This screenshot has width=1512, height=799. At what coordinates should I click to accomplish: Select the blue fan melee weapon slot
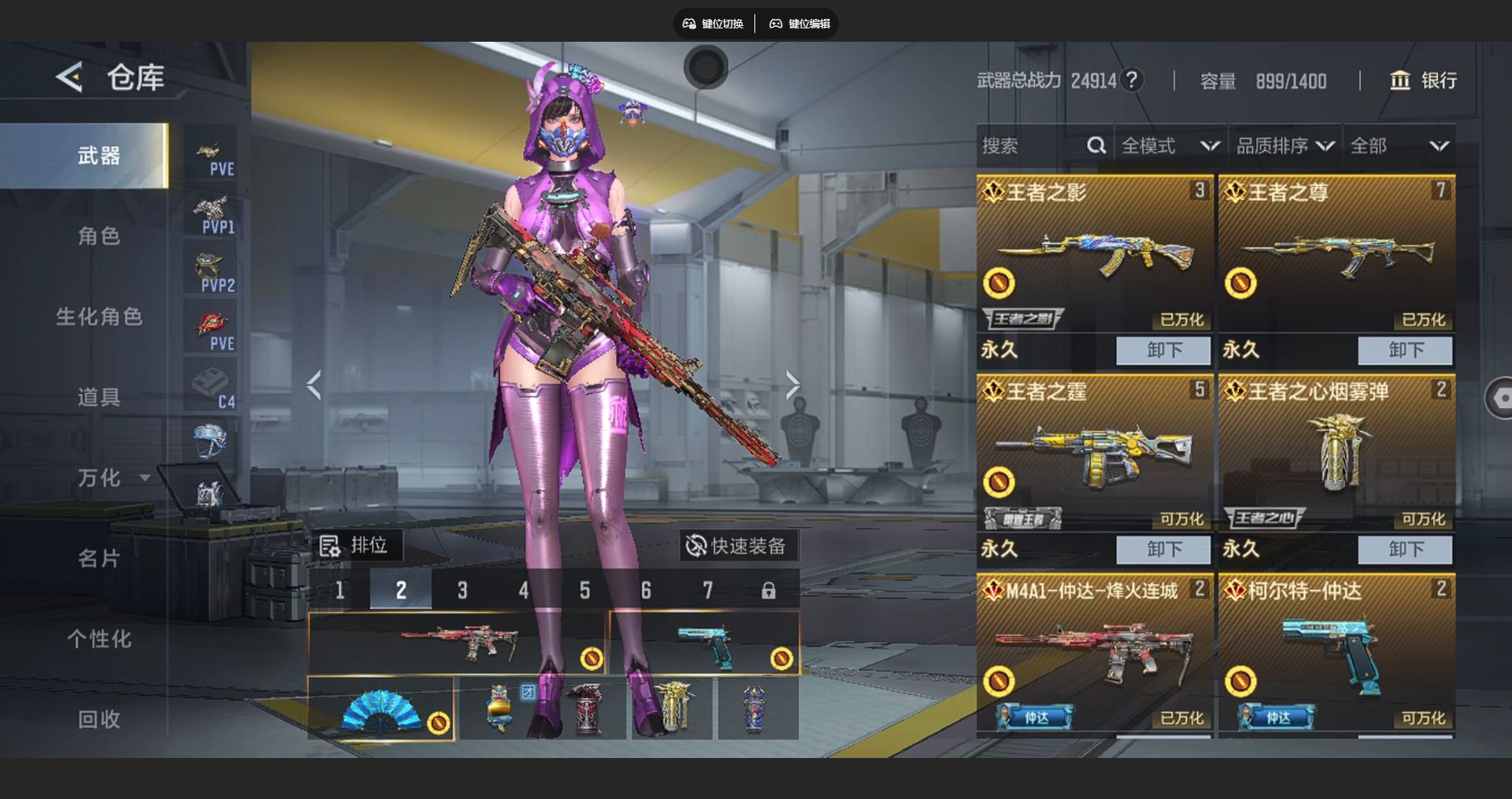[x=381, y=708]
